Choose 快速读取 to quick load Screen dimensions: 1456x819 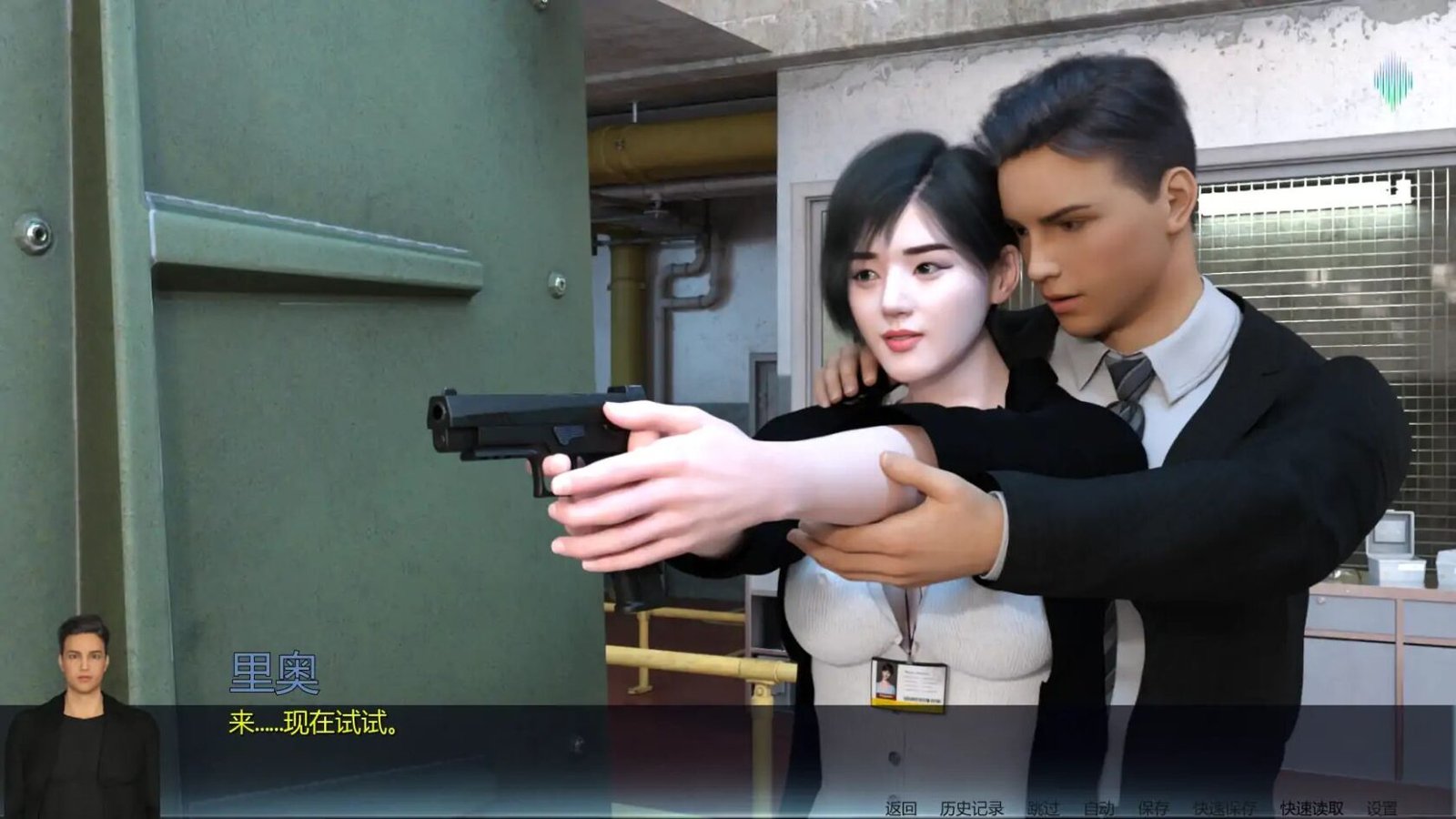tap(1311, 808)
